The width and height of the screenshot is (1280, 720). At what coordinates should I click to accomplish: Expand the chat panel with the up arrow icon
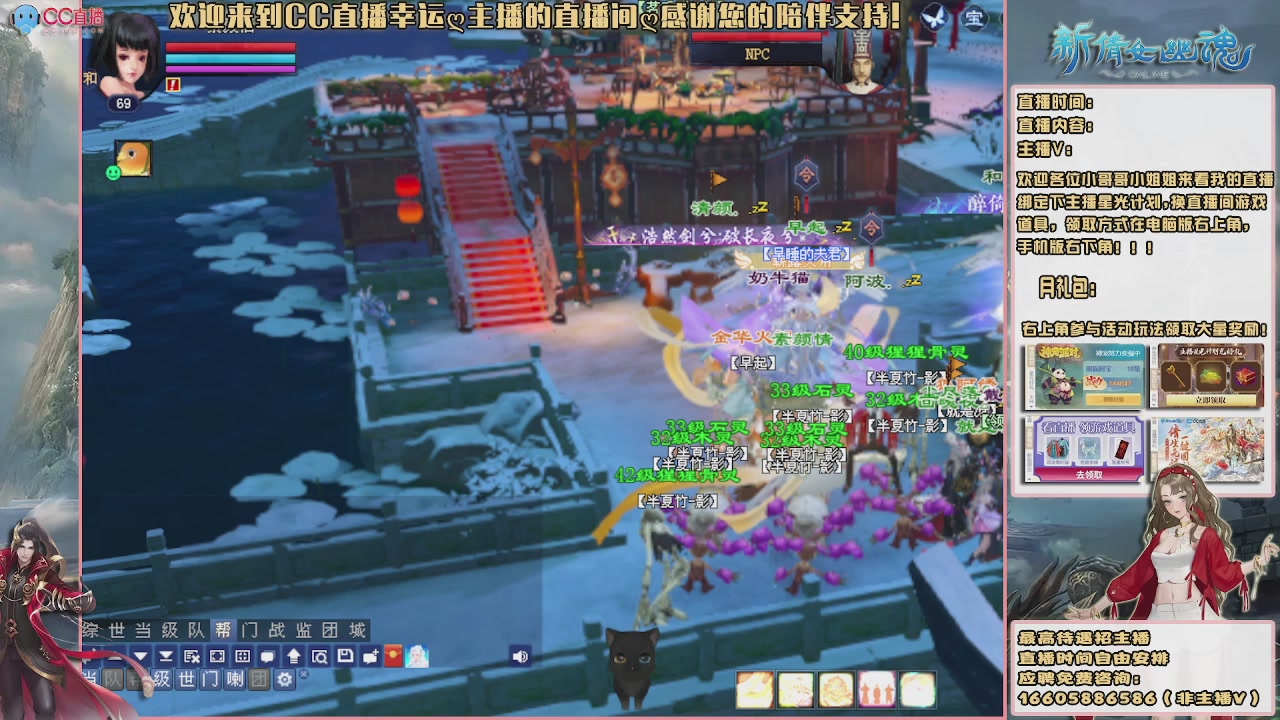point(294,657)
